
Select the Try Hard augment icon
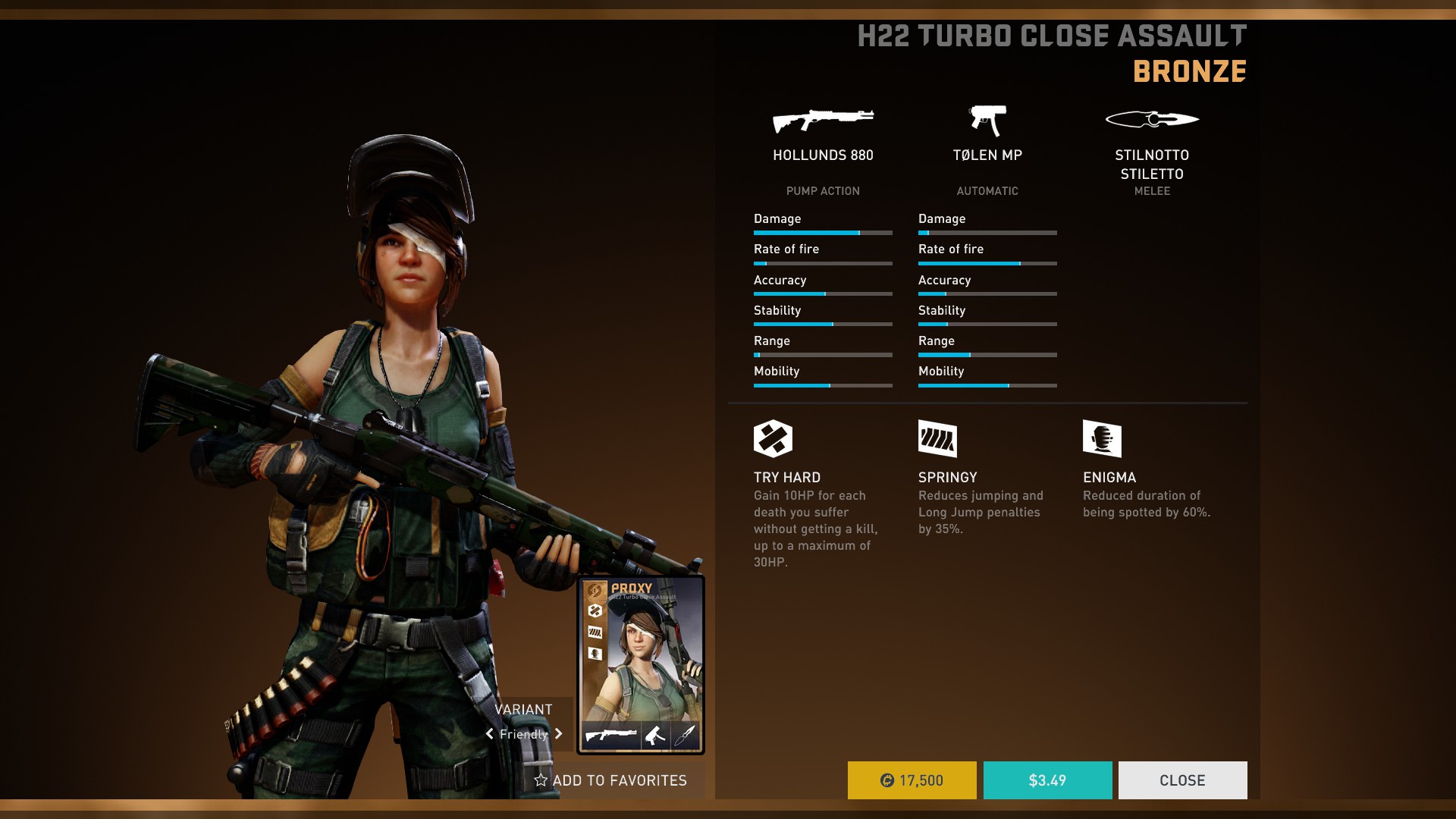coord(773,438)
